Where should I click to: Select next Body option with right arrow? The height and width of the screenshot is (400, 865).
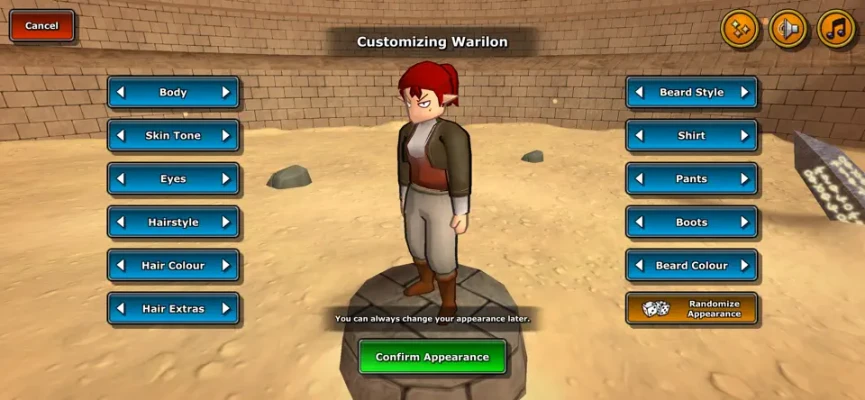(x=226, y=92)
